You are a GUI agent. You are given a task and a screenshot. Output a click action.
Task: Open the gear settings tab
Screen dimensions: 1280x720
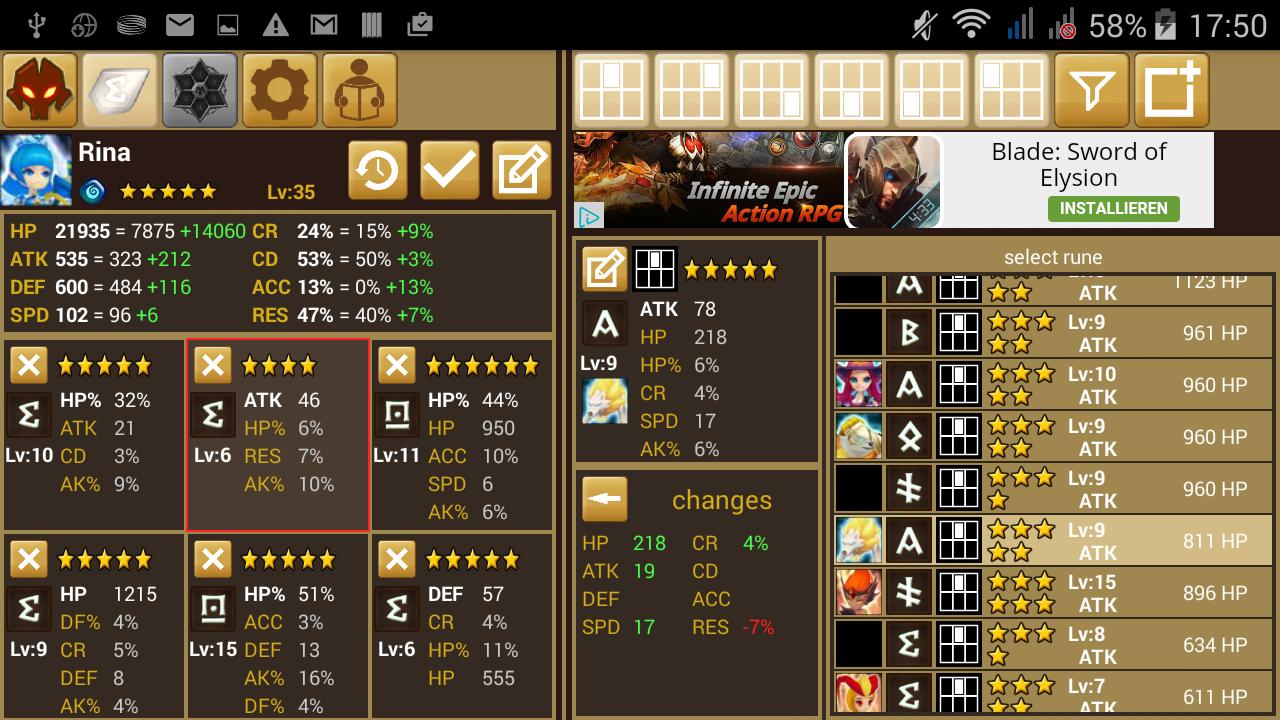pyautogui.click(x=280, y=91)
